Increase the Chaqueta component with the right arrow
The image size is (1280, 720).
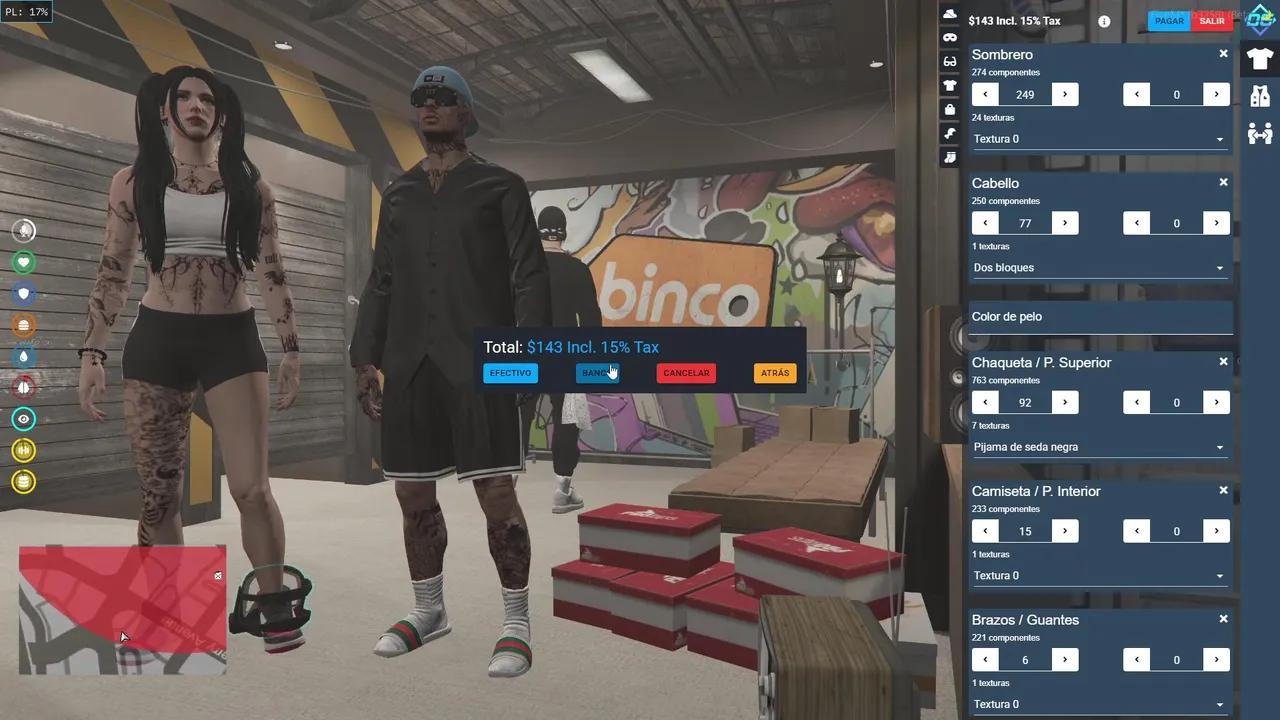coord(1064,402)
